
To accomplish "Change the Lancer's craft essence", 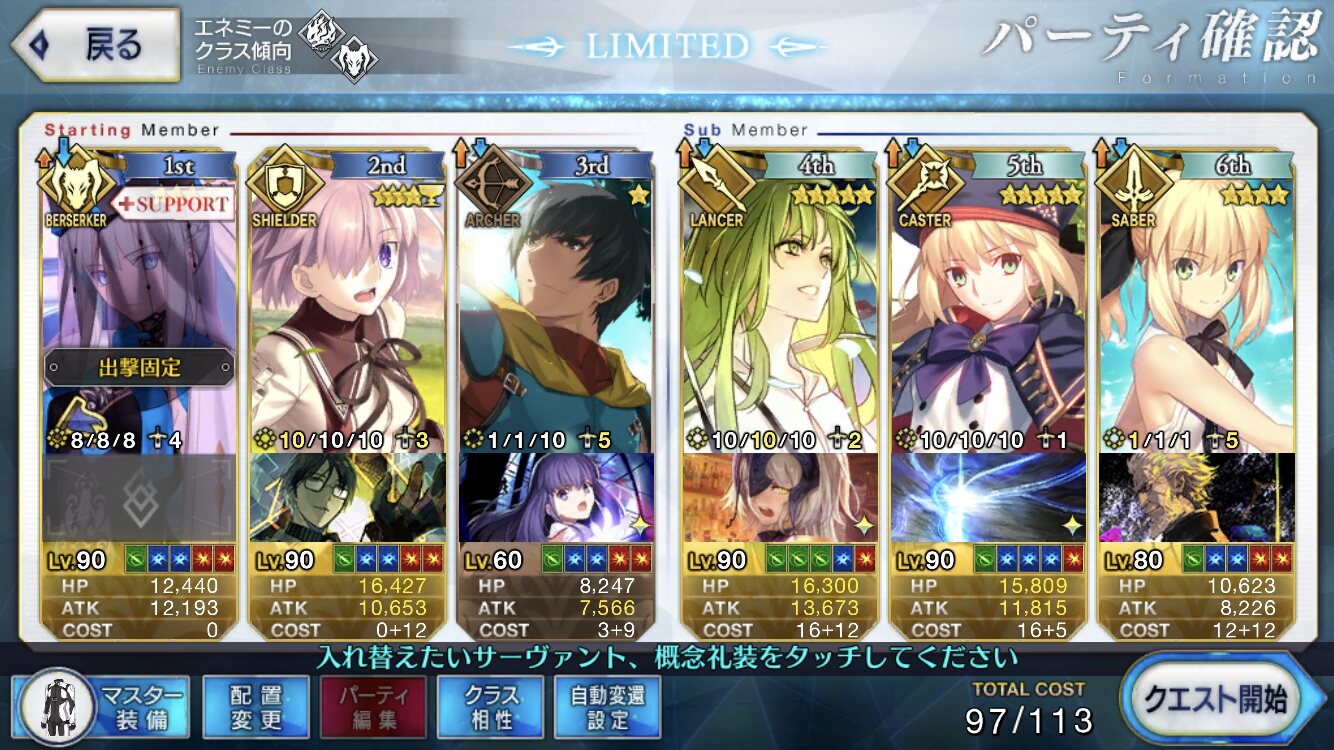I will pos(780,497).
